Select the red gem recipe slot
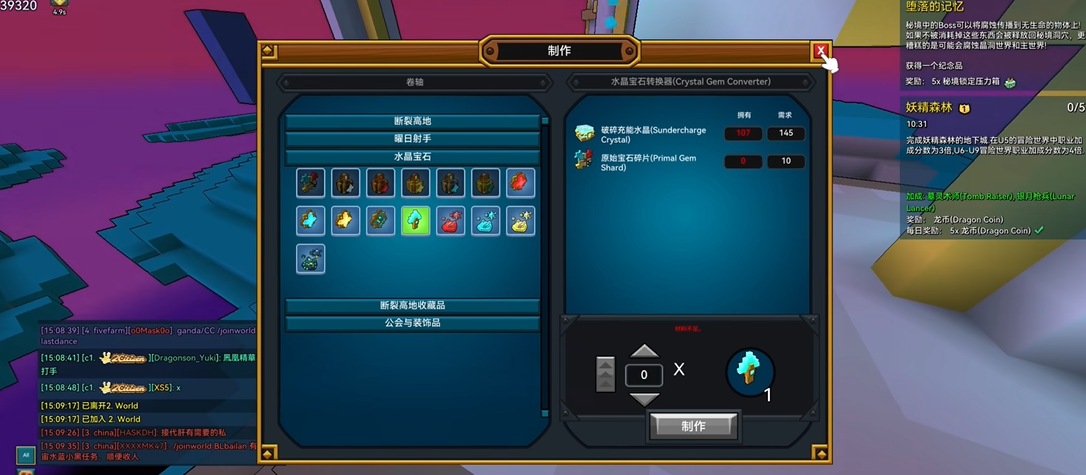Viewport: 1086px width, 475px height. click(520, 183)
